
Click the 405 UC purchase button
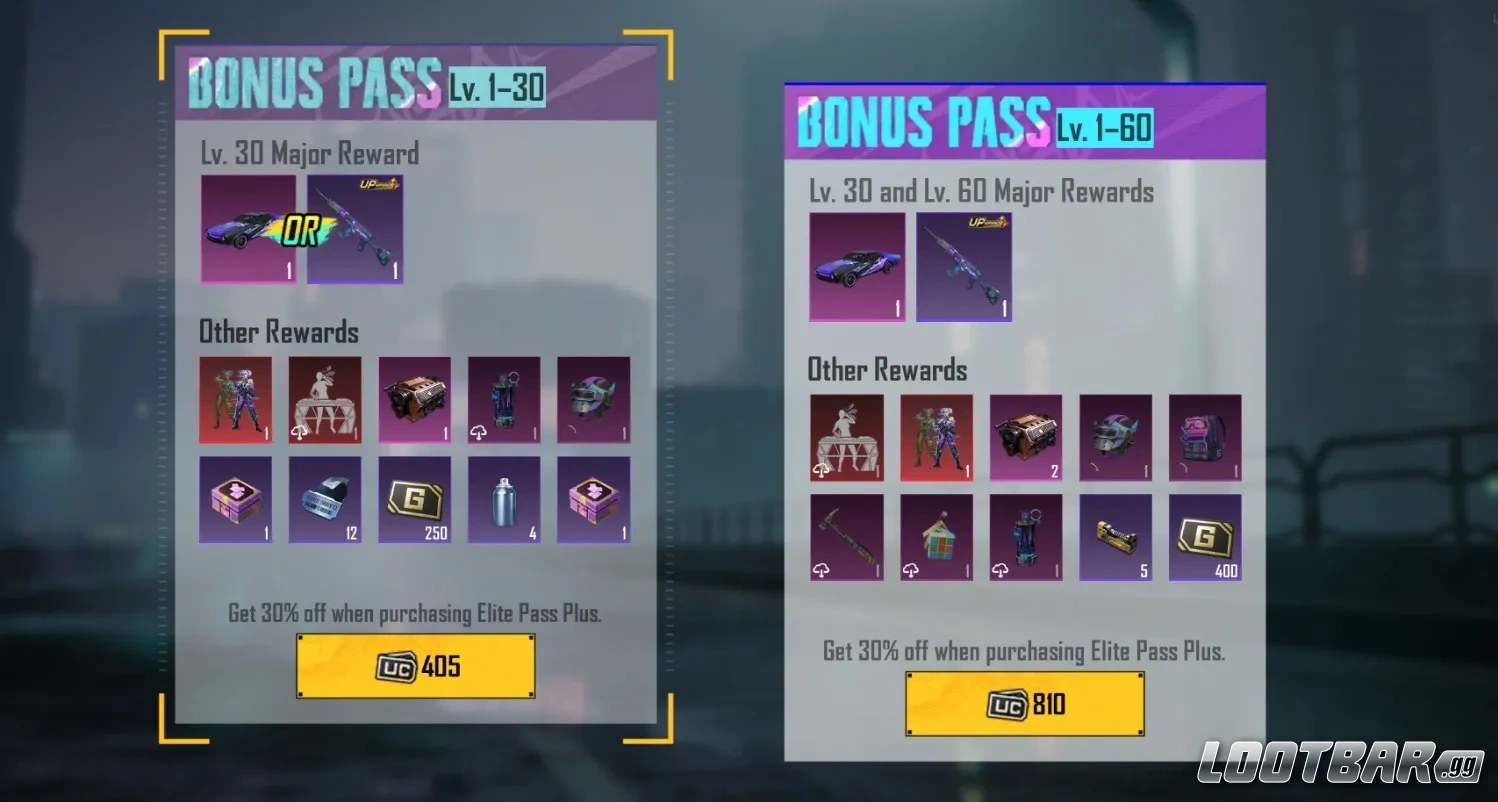click(415, 663)
